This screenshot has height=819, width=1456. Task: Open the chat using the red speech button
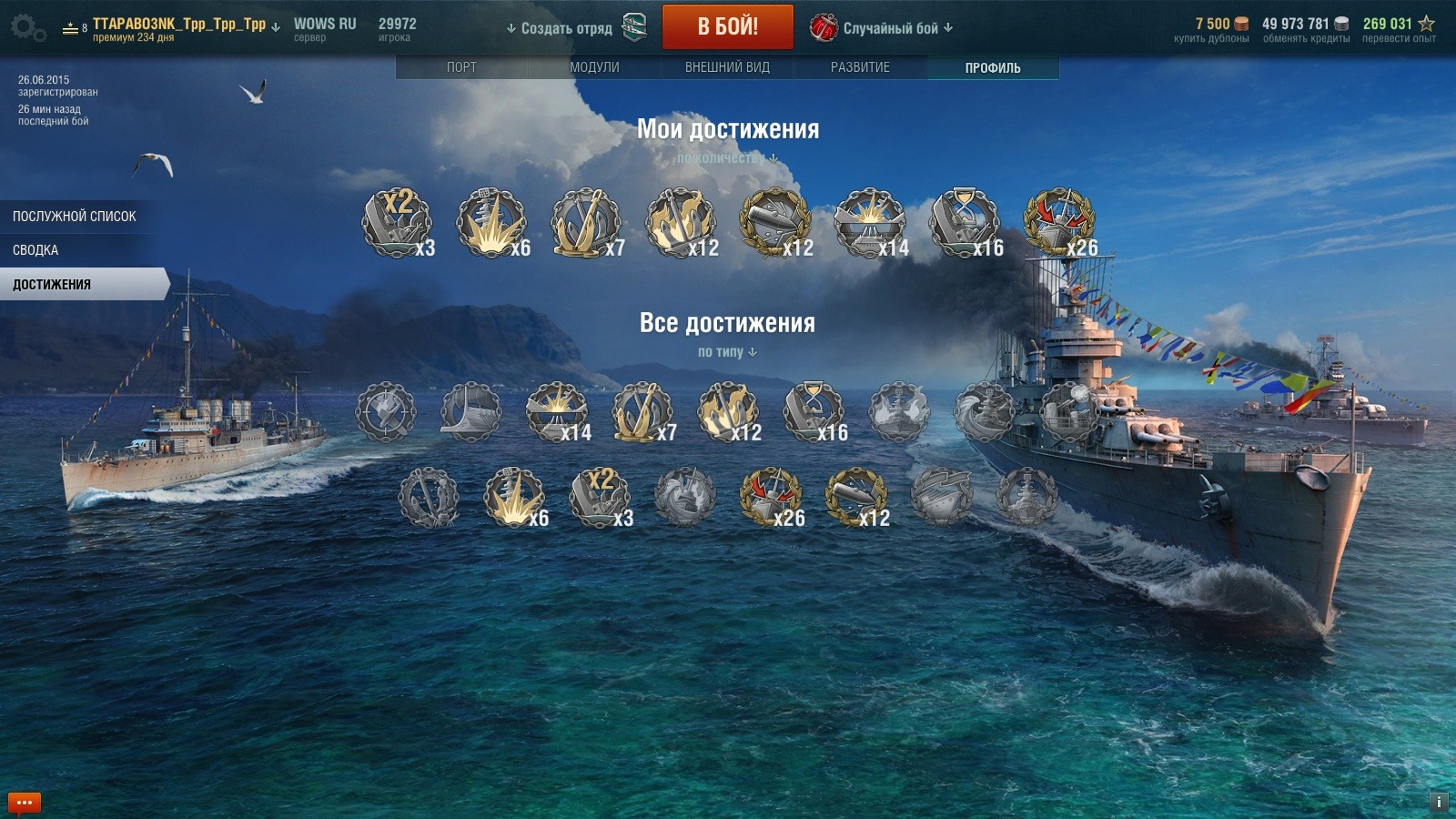pos(25,803)
